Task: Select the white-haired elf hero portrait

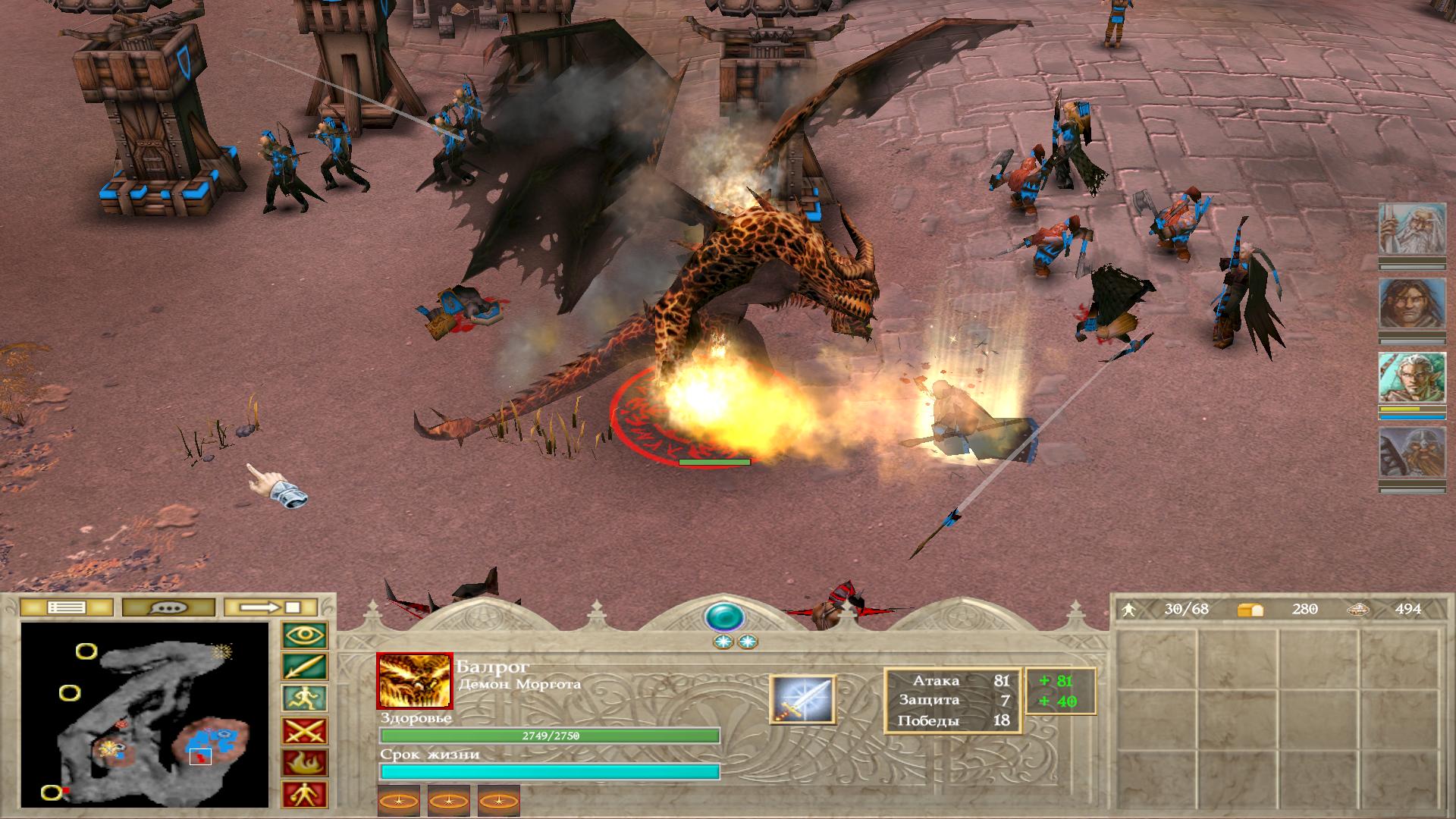Action: tap(1411, 378)
